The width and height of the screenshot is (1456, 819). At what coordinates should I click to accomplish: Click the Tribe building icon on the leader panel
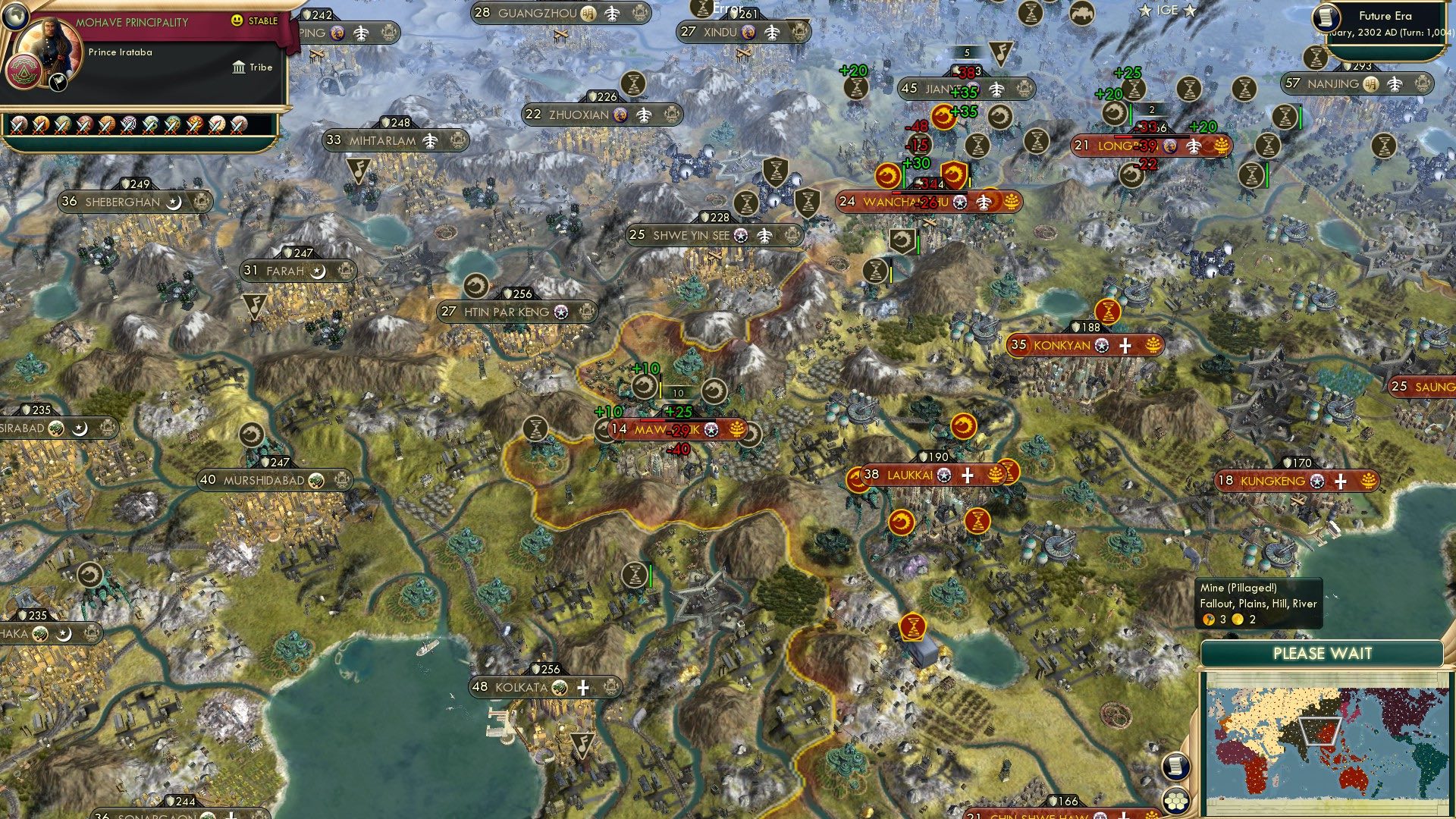tap(238, 68)
